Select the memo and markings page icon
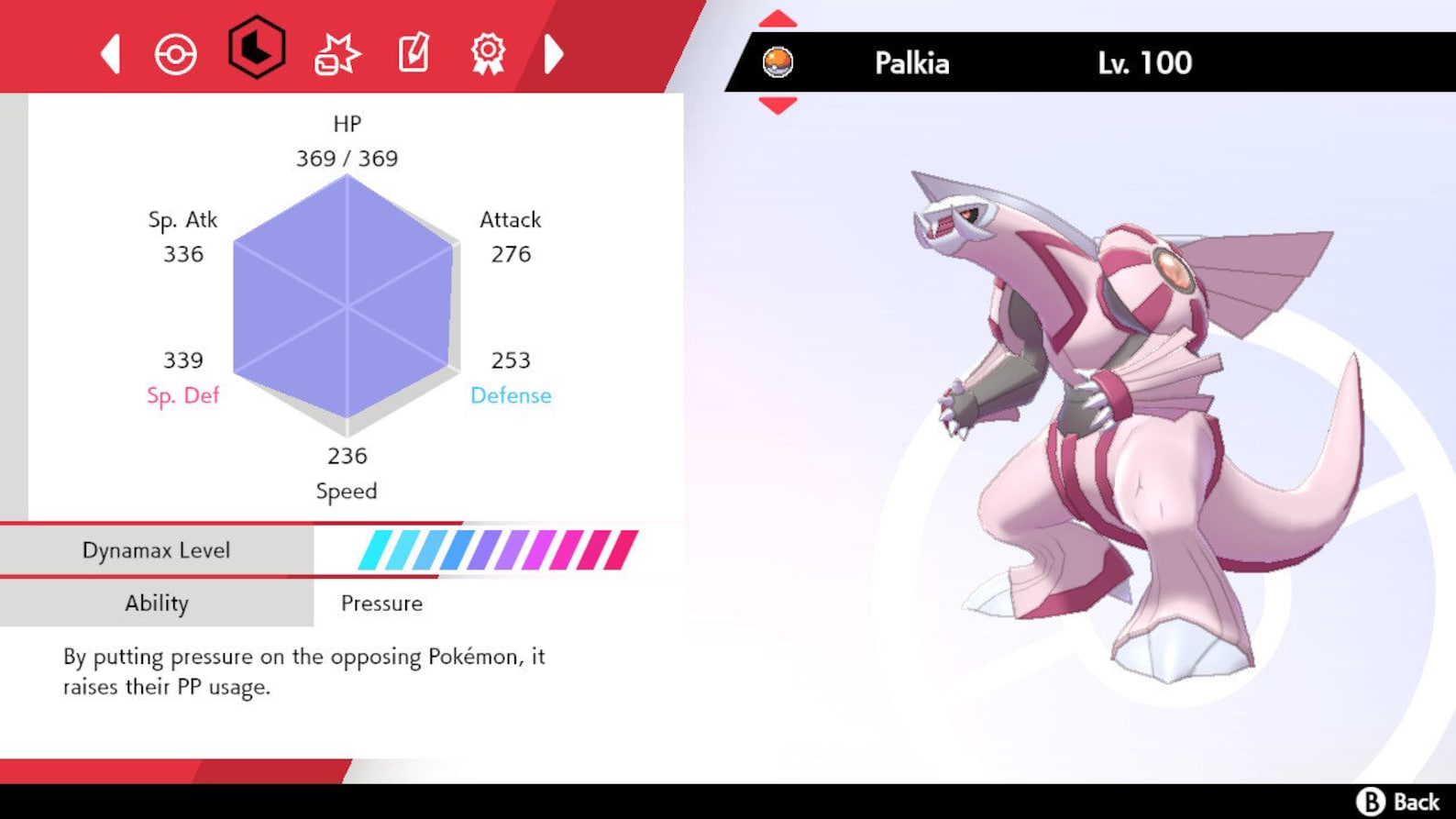 click(x=413, y=53)
